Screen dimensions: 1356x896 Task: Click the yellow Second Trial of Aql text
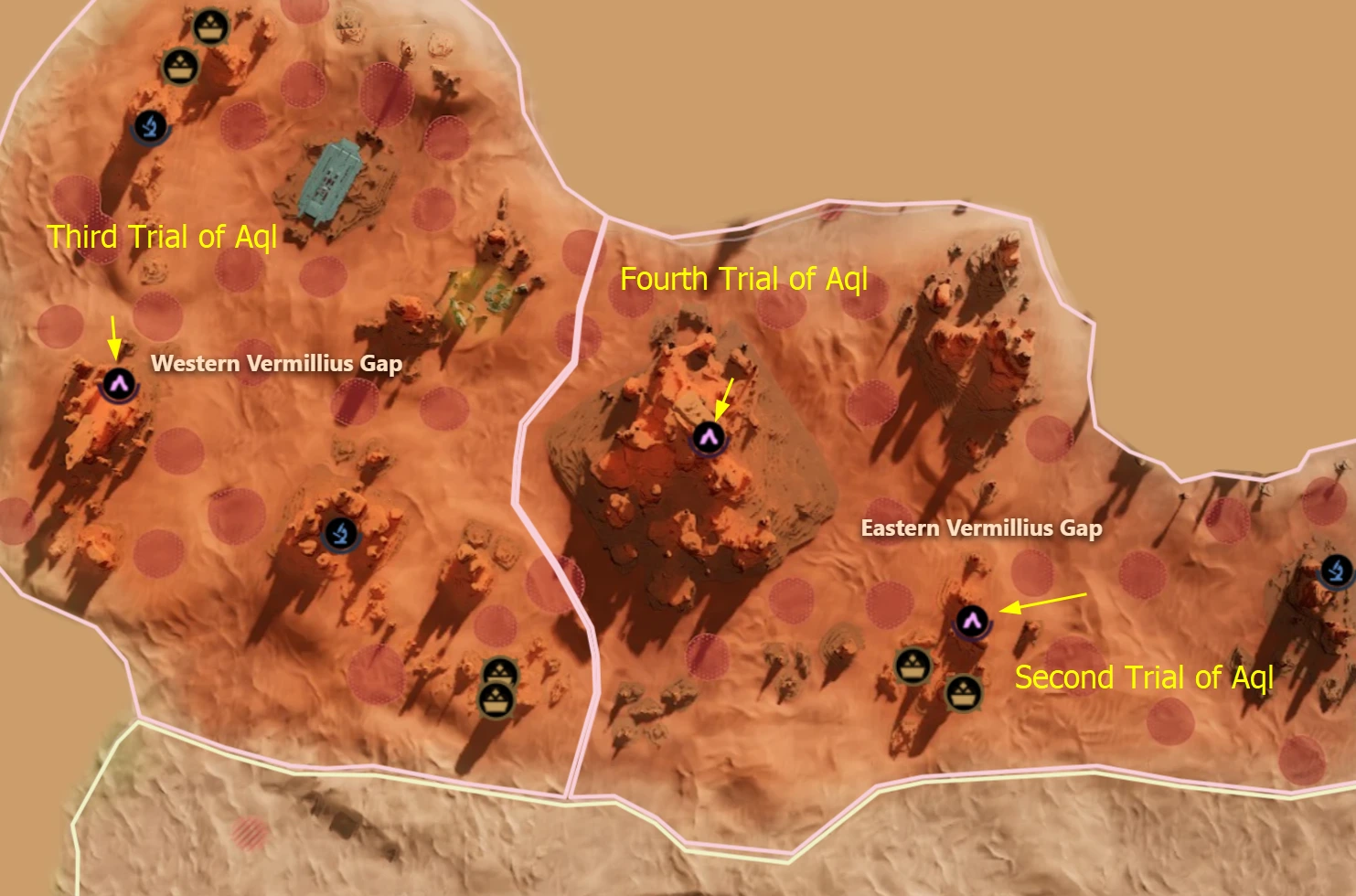[1145, 677]
